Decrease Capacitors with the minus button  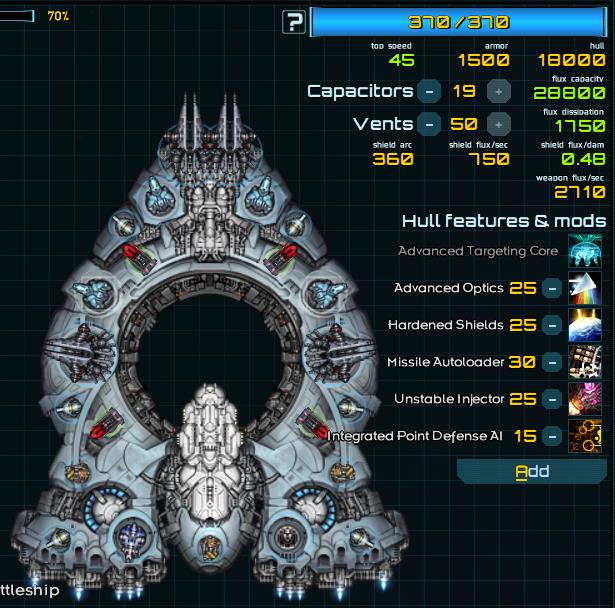click(x=428, y=91)
